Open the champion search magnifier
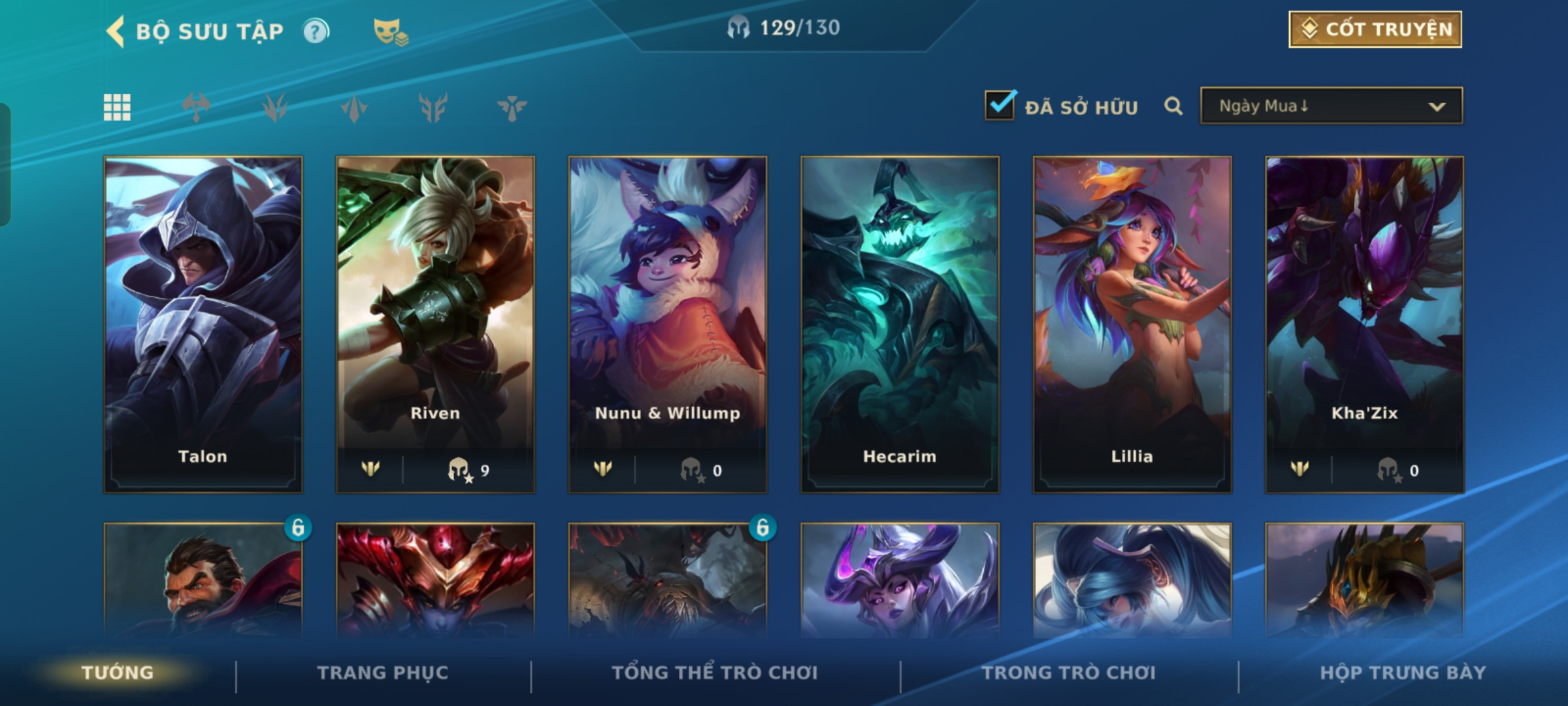1568x706 pixels. (1173, 106)
